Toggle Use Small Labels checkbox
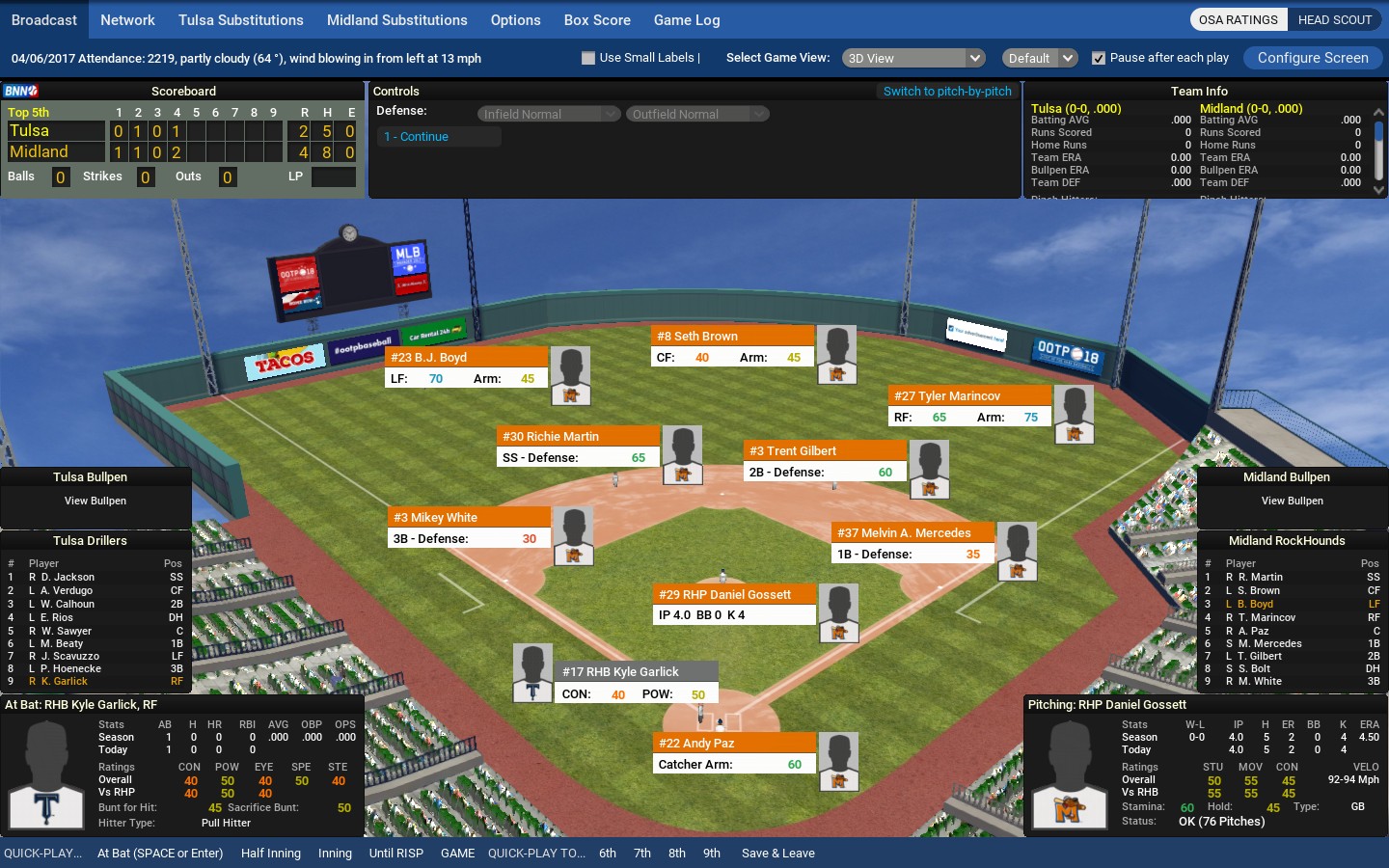This screenshot has width=1389, height=868. [588, 58]
